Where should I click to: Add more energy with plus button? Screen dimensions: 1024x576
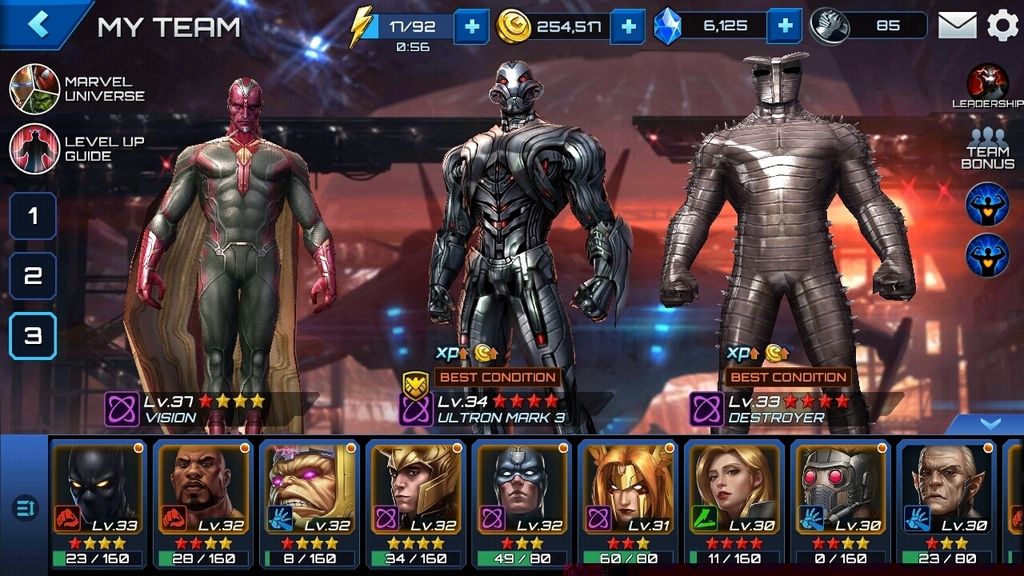click(471, 26)
